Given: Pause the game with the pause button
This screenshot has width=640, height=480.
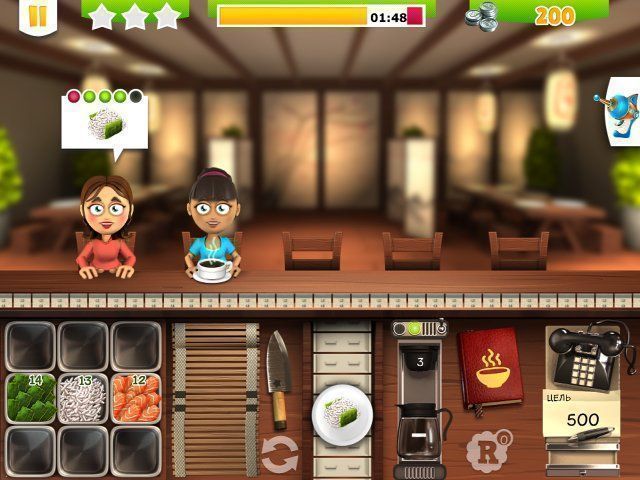Looking at the screenshot, I should click(x=37, y=15).
